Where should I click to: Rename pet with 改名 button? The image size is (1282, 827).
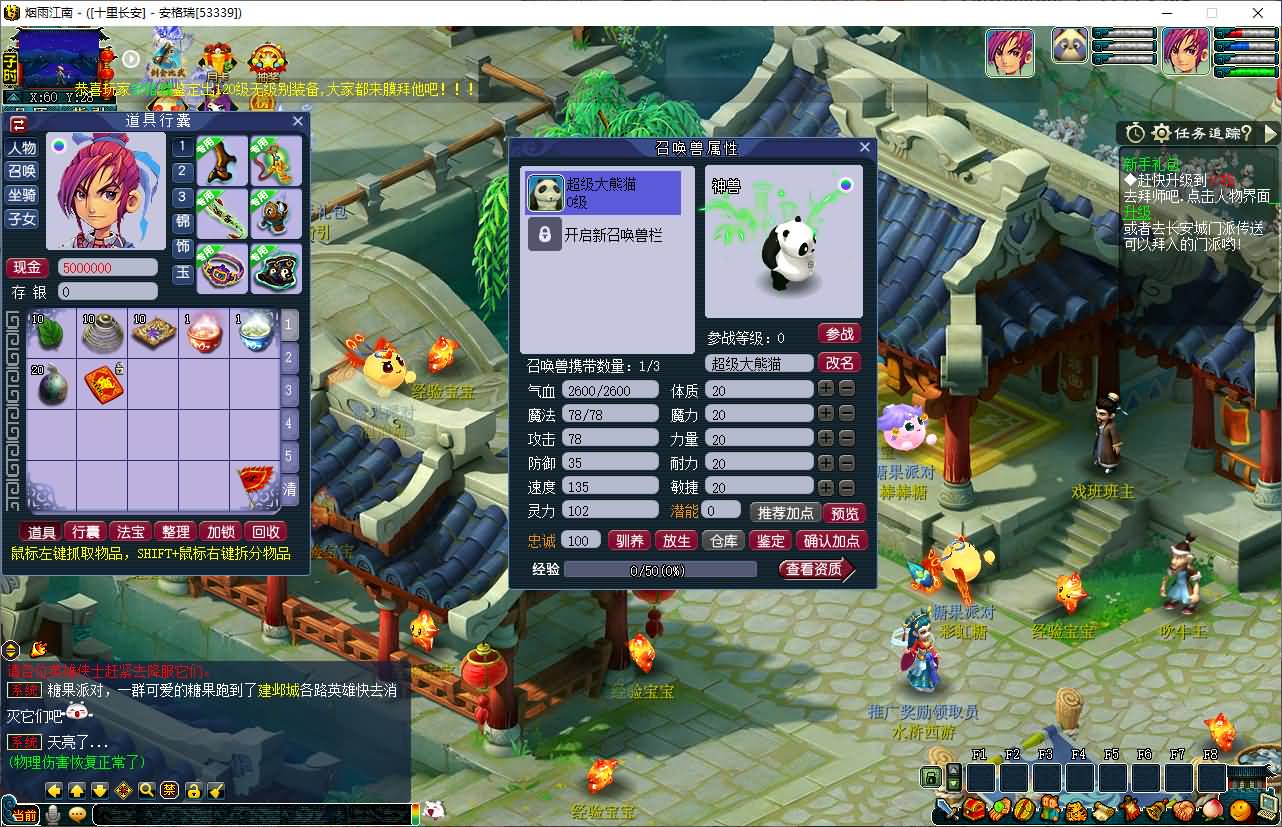point(839,363)
